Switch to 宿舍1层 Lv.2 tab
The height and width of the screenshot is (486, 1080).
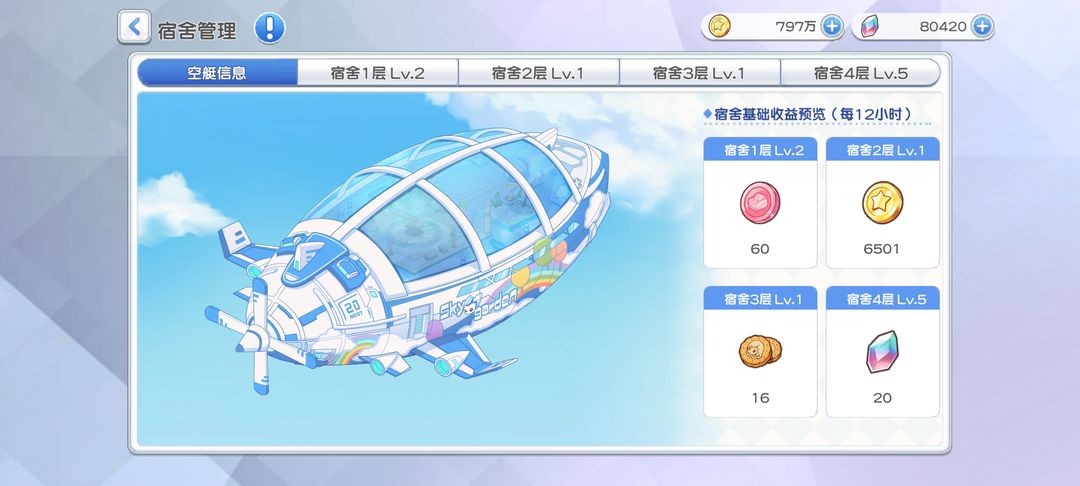pyautogui.click(x=378, y=73)
